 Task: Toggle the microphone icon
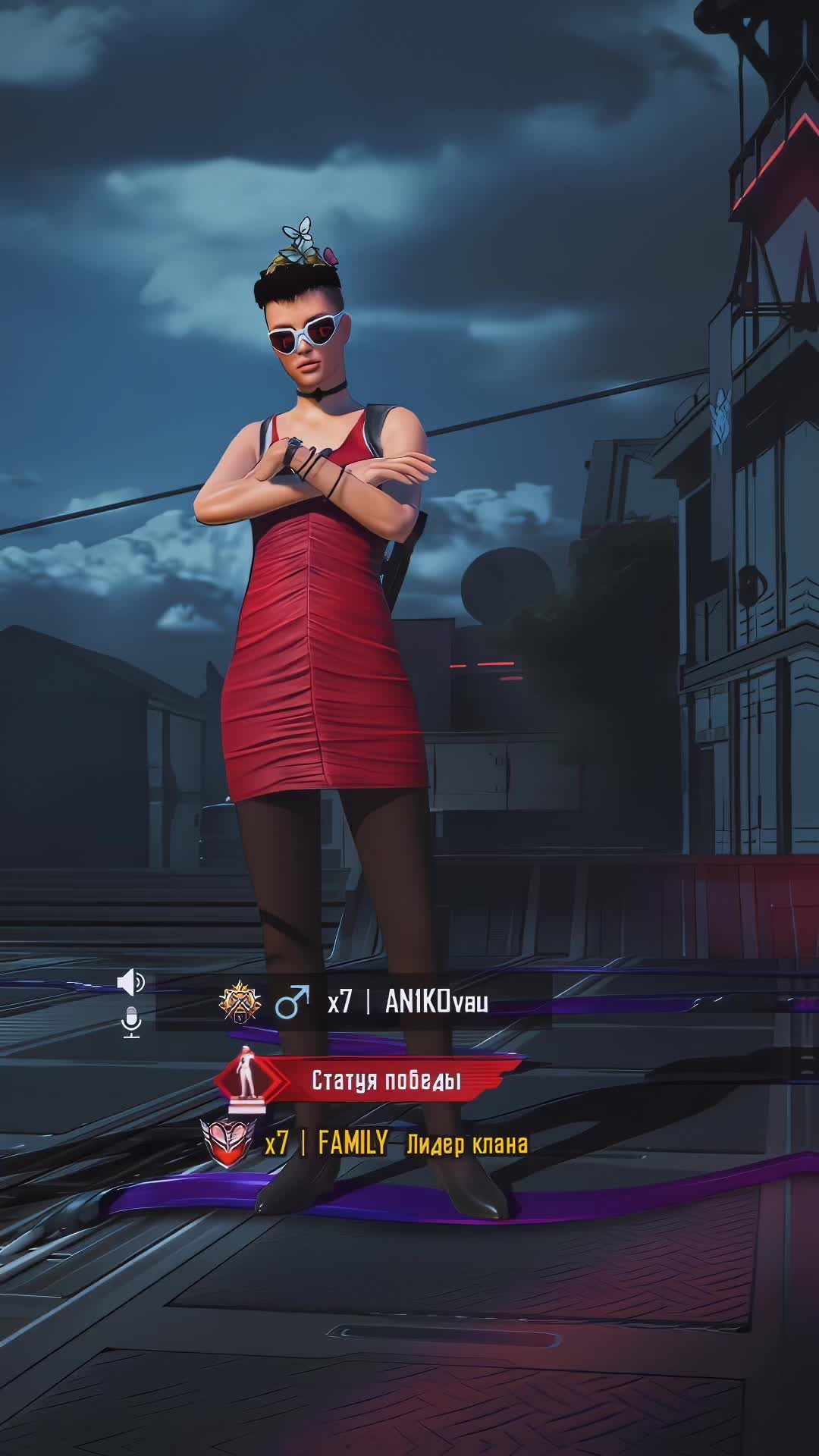(131, 1021)
